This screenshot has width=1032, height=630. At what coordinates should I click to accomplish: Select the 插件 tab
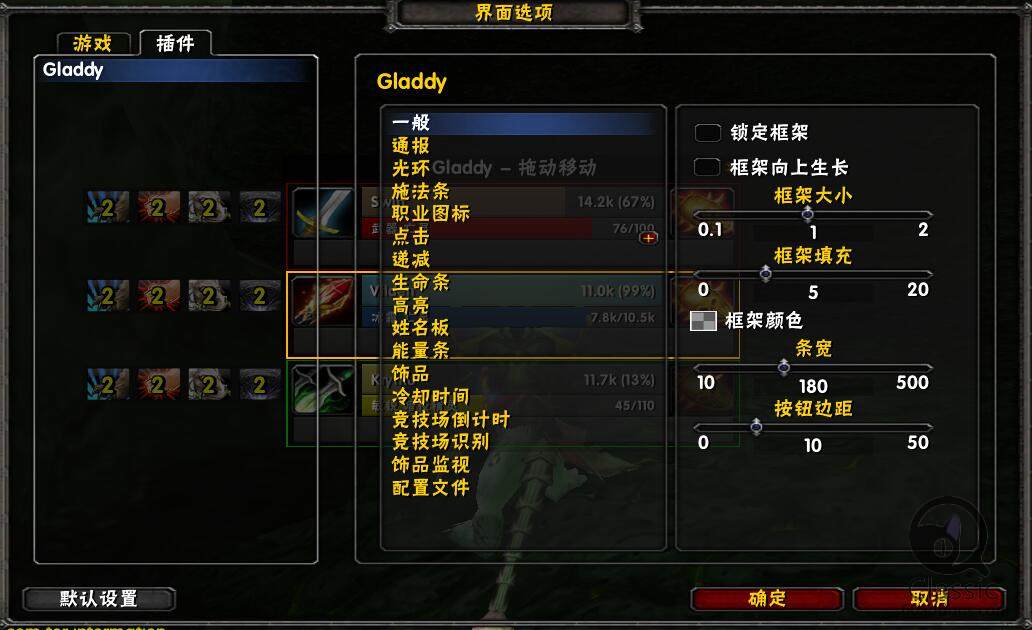tap(175, 43)
